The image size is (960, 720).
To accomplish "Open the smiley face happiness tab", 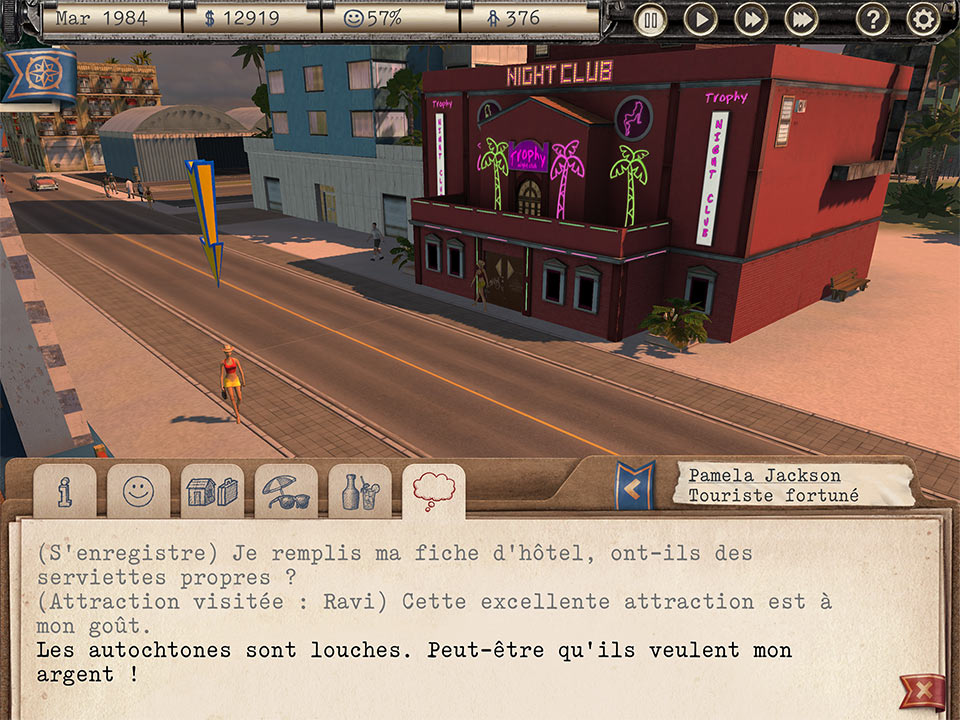I will click(138, 491).
